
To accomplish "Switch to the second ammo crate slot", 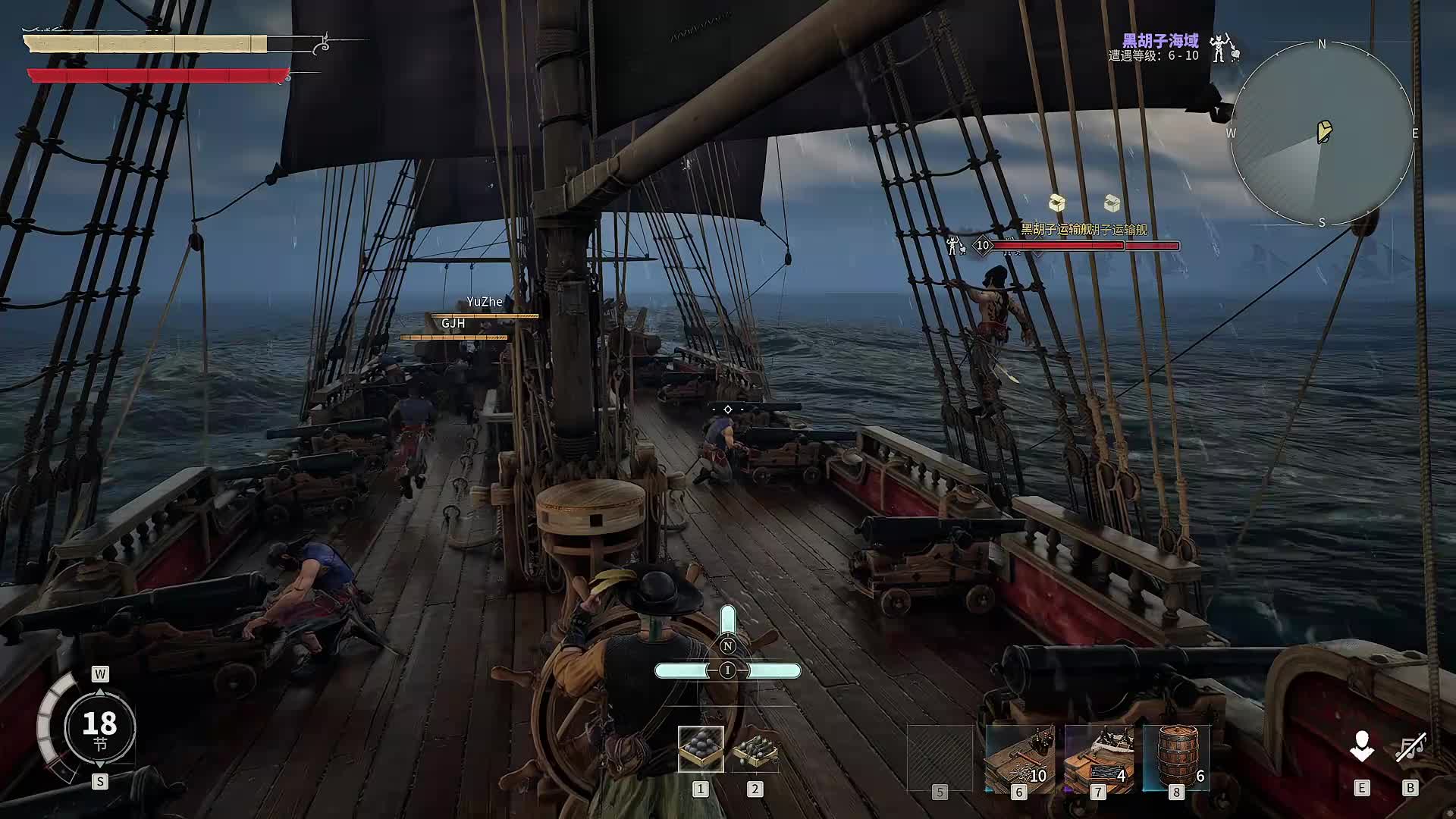I will (755, 748).
